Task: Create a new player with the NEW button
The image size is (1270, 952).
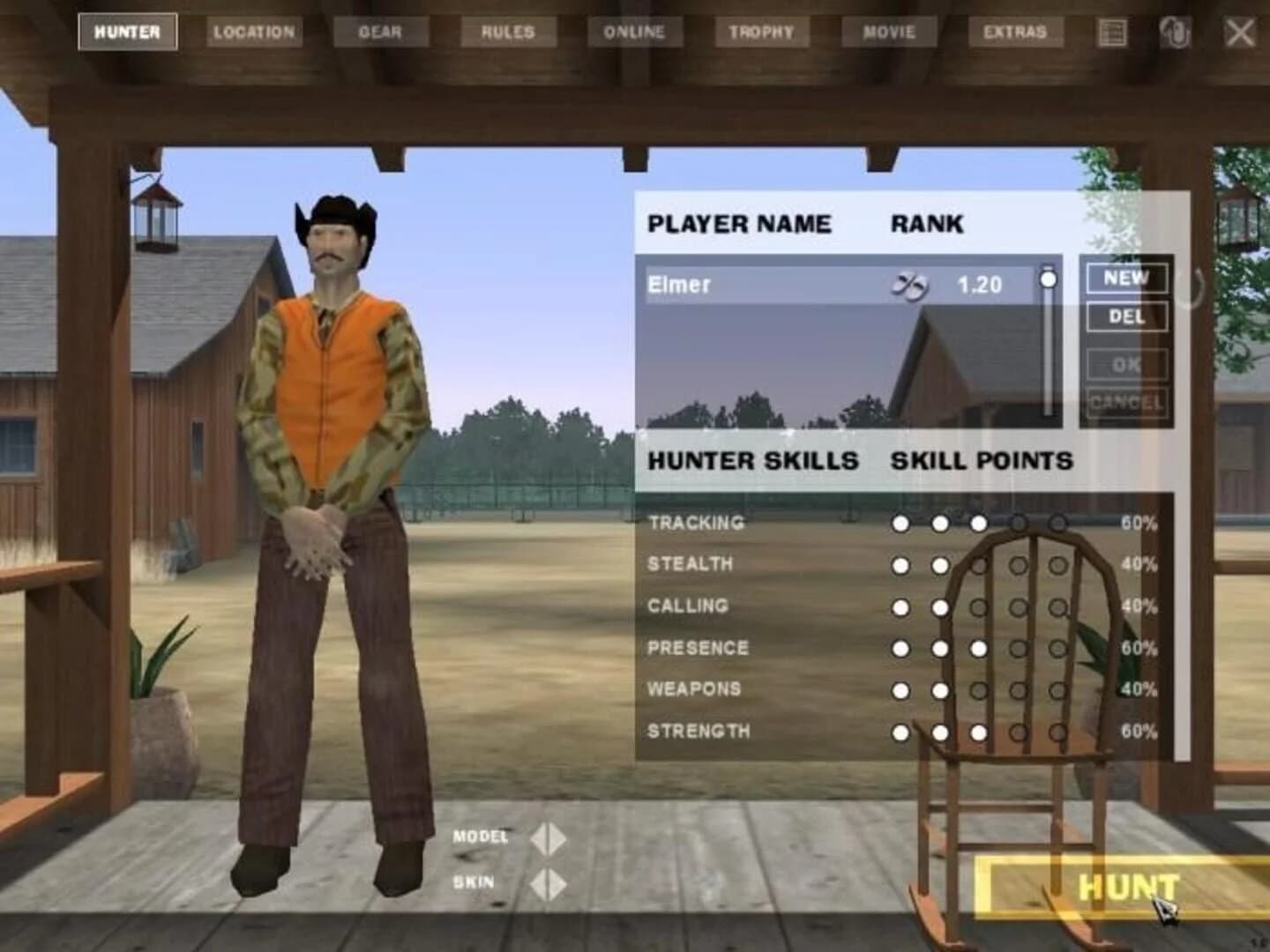Action: tap(1125, 278)
